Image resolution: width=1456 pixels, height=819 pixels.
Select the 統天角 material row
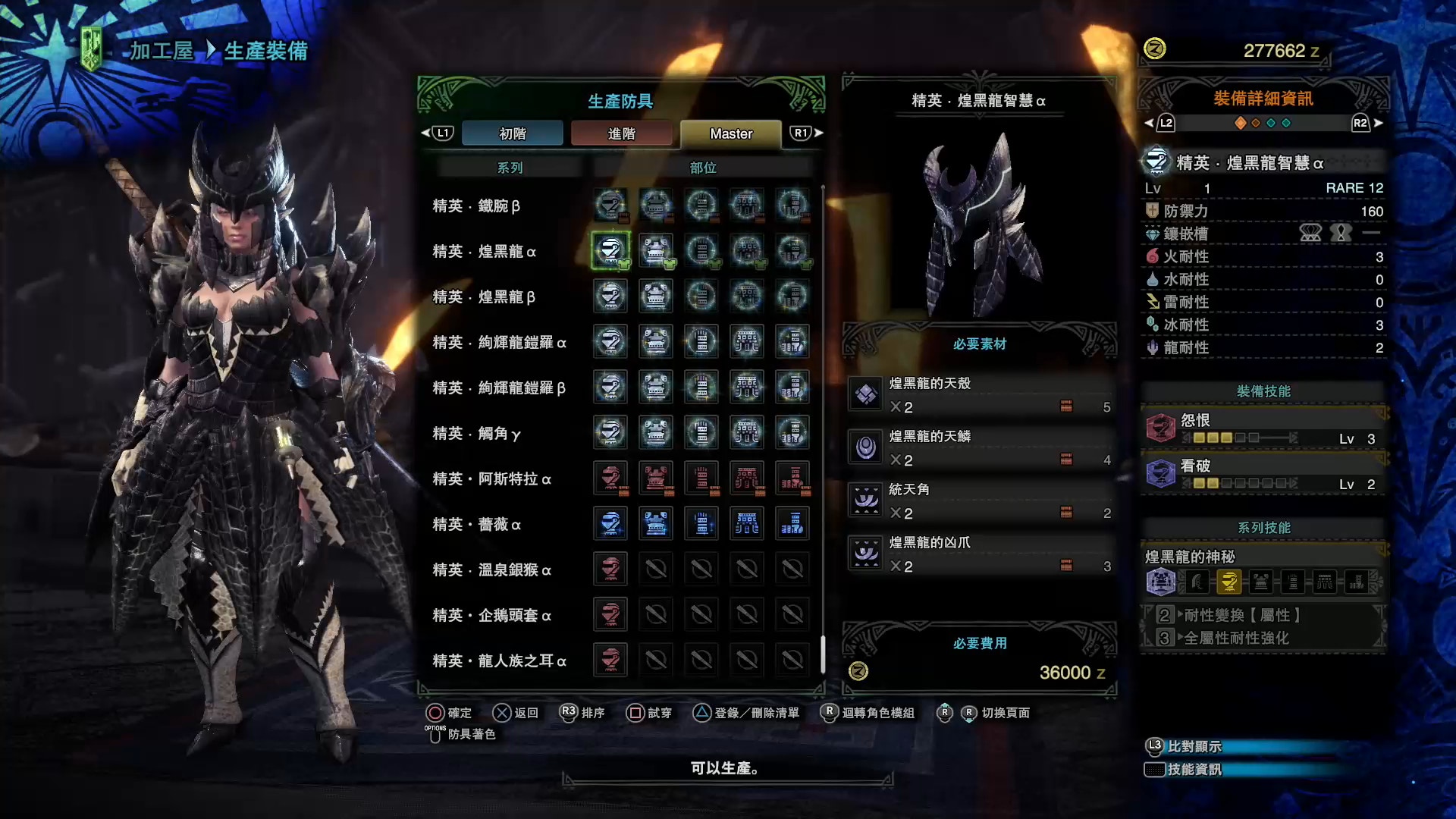point(980,501)
